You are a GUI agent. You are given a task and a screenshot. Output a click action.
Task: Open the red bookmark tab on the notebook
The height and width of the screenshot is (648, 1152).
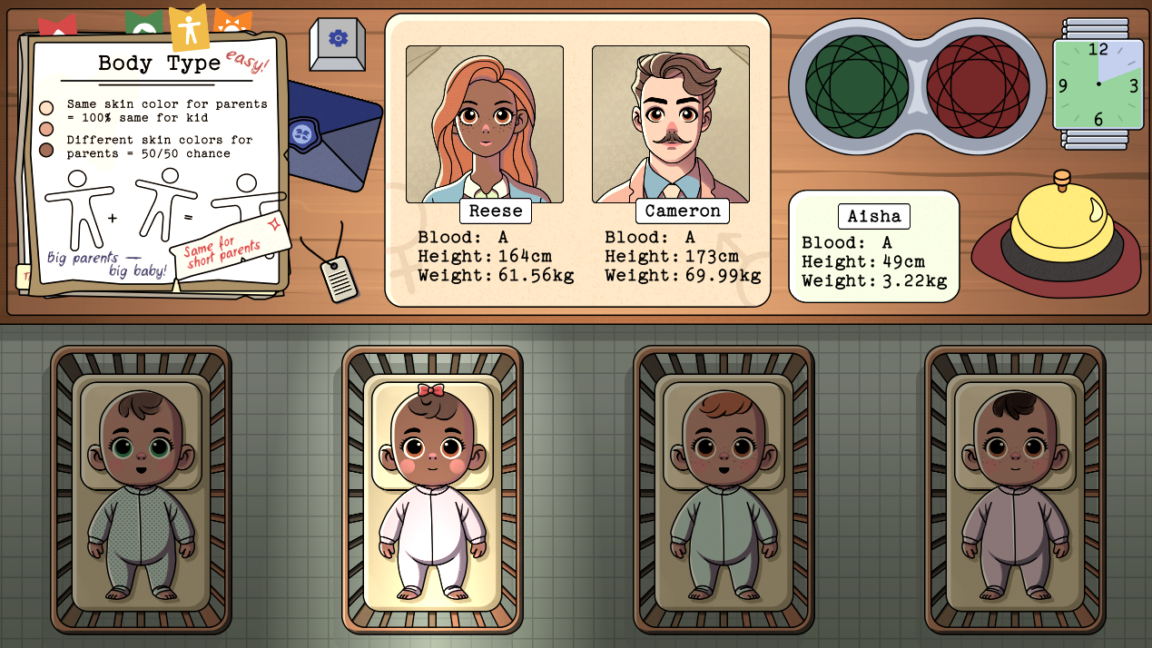coord(58,26)
